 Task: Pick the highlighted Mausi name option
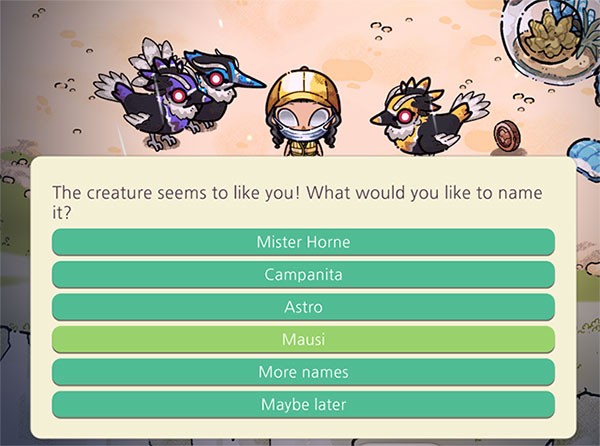(x=303, y=339)
